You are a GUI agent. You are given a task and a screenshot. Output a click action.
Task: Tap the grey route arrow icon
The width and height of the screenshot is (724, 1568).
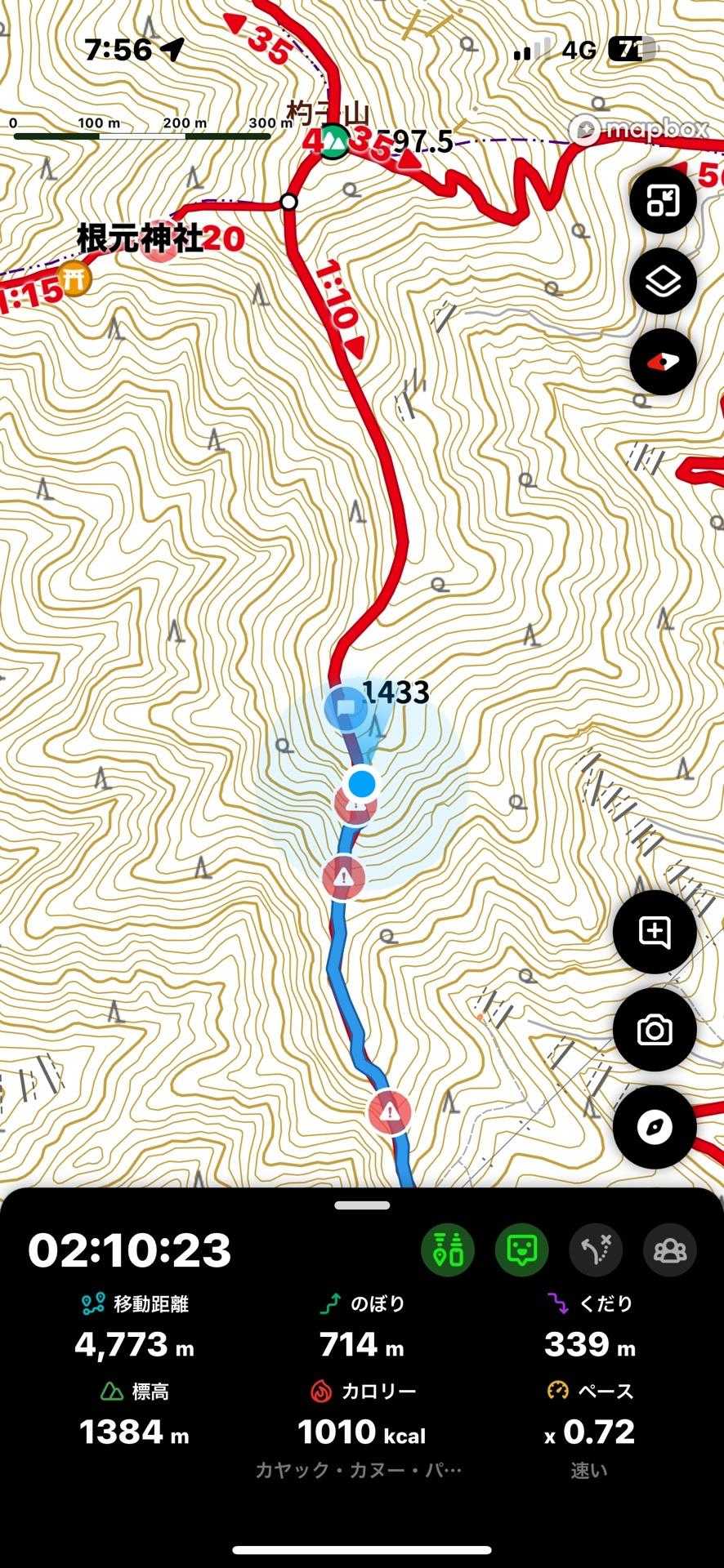596,1249
